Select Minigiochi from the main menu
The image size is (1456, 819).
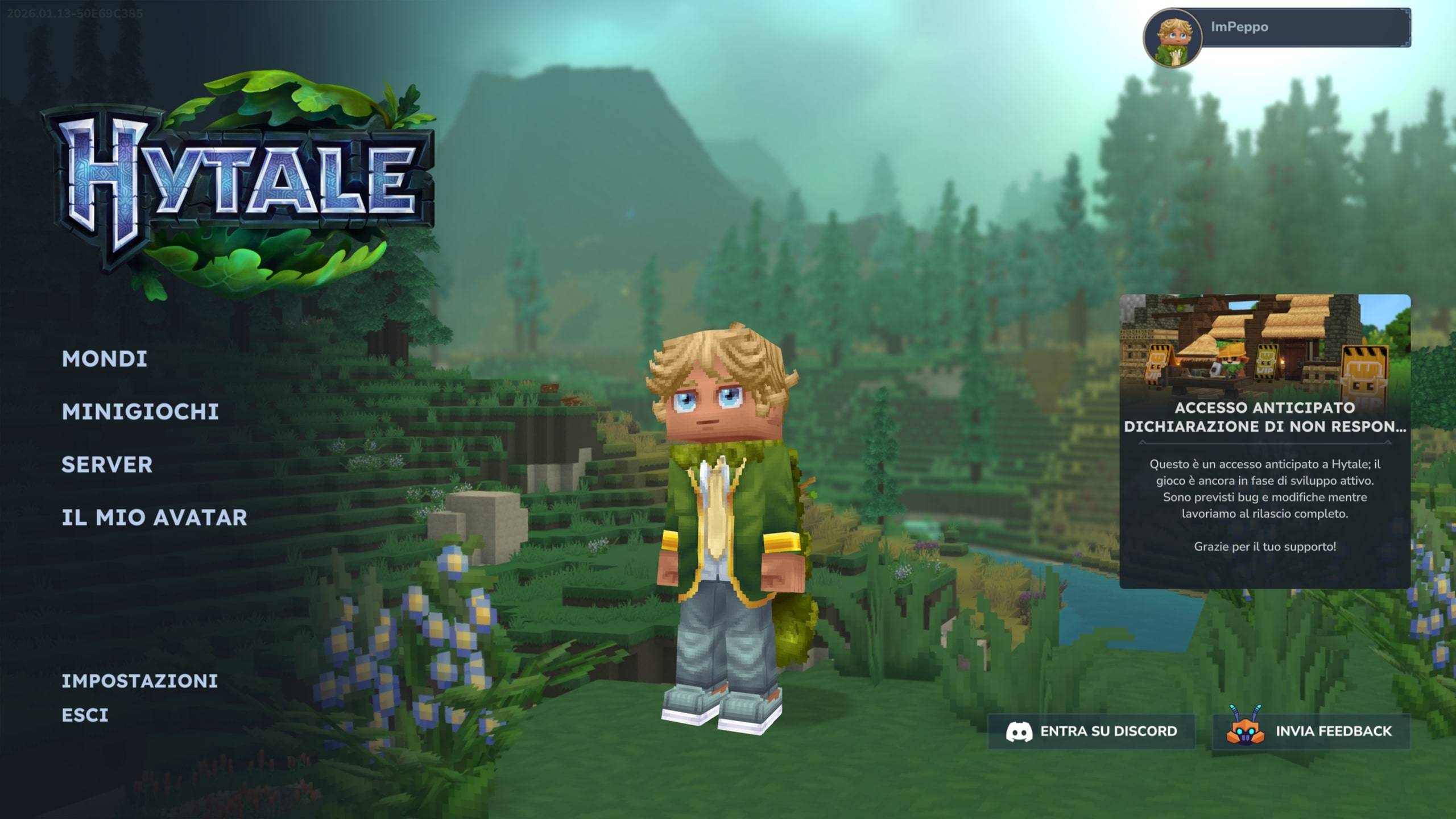point(140,412)
